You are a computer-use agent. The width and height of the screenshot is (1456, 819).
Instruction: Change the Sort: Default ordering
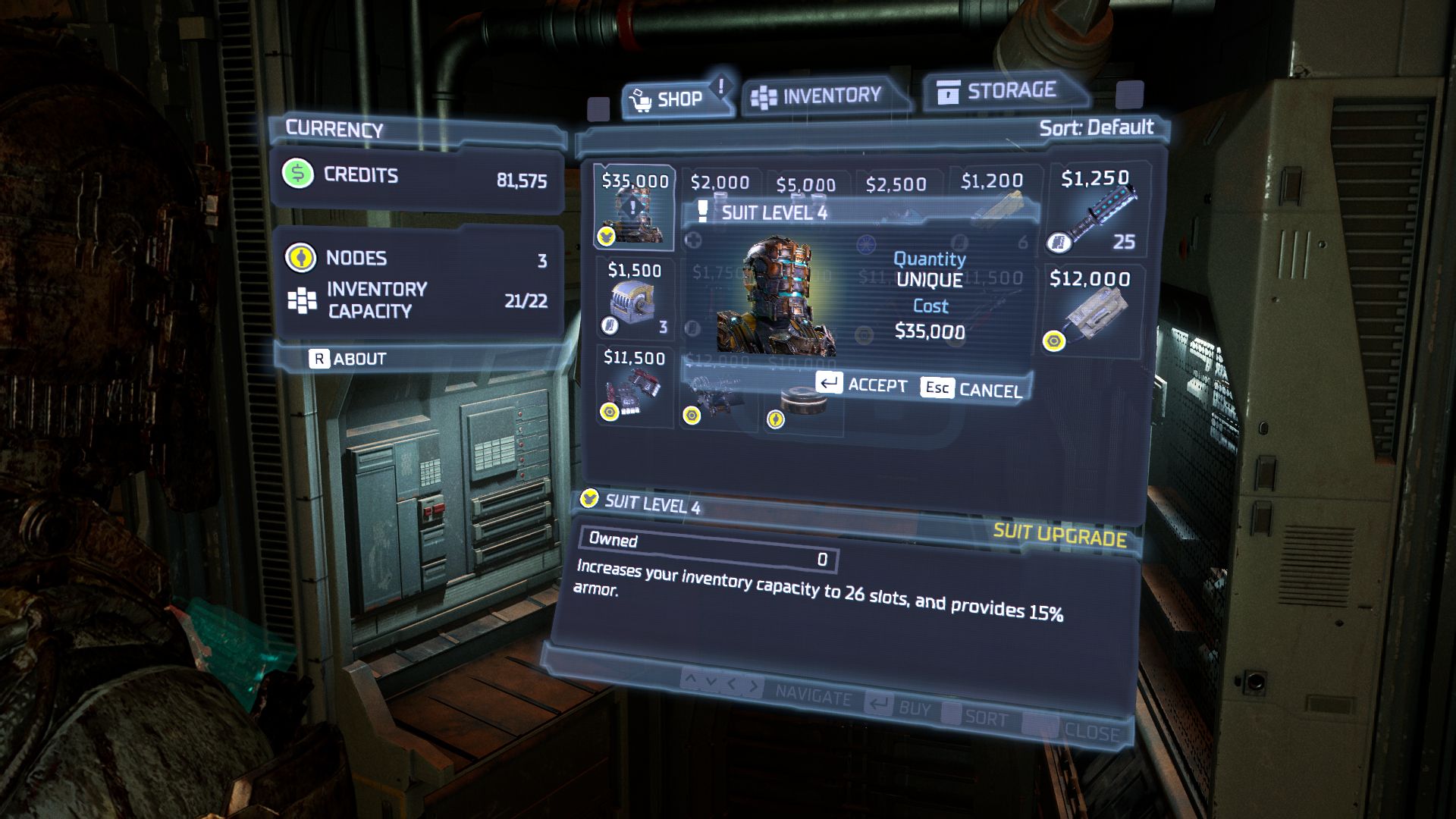coord(1096,127)
